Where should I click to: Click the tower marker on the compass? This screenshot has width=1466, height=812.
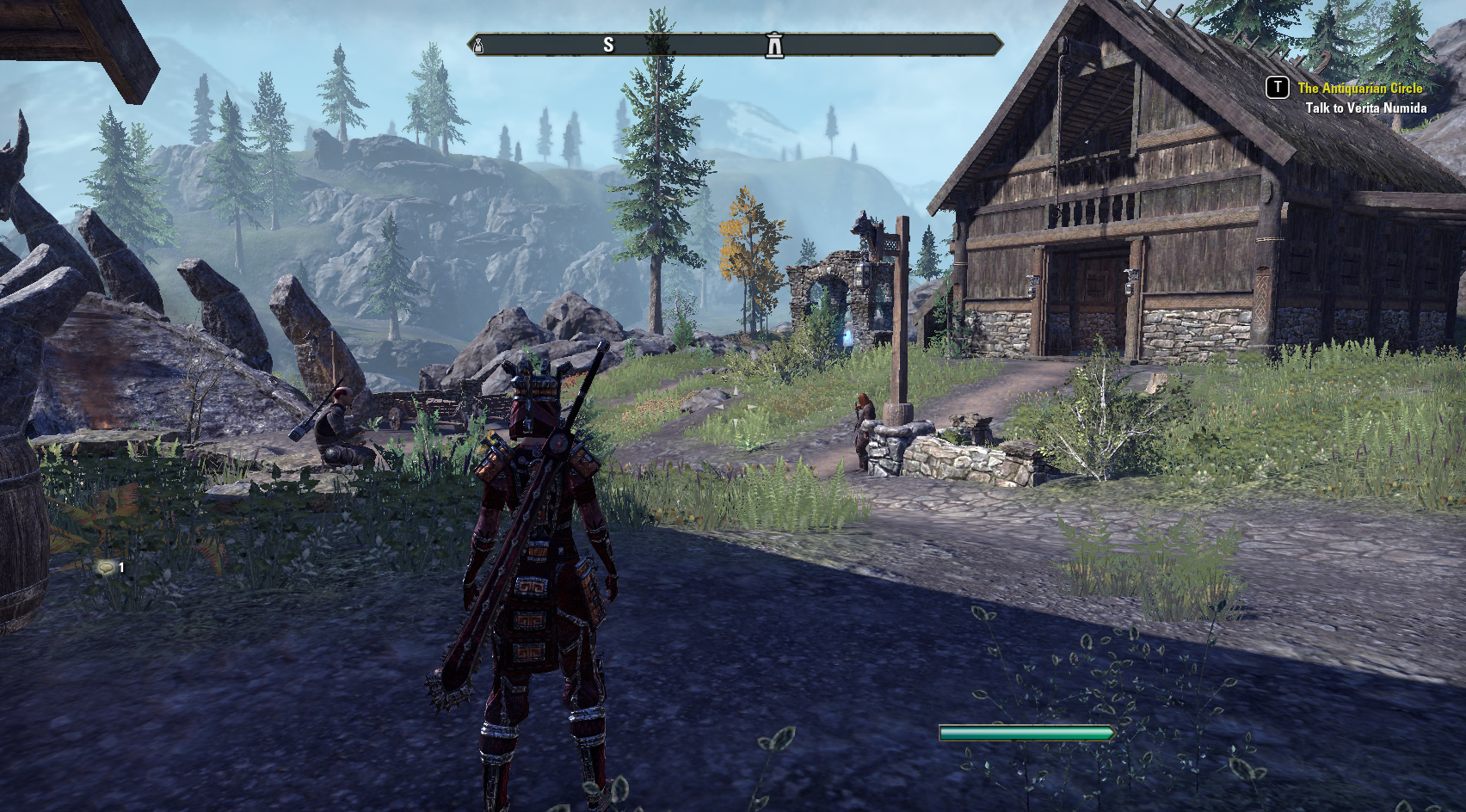click(774, 45)
